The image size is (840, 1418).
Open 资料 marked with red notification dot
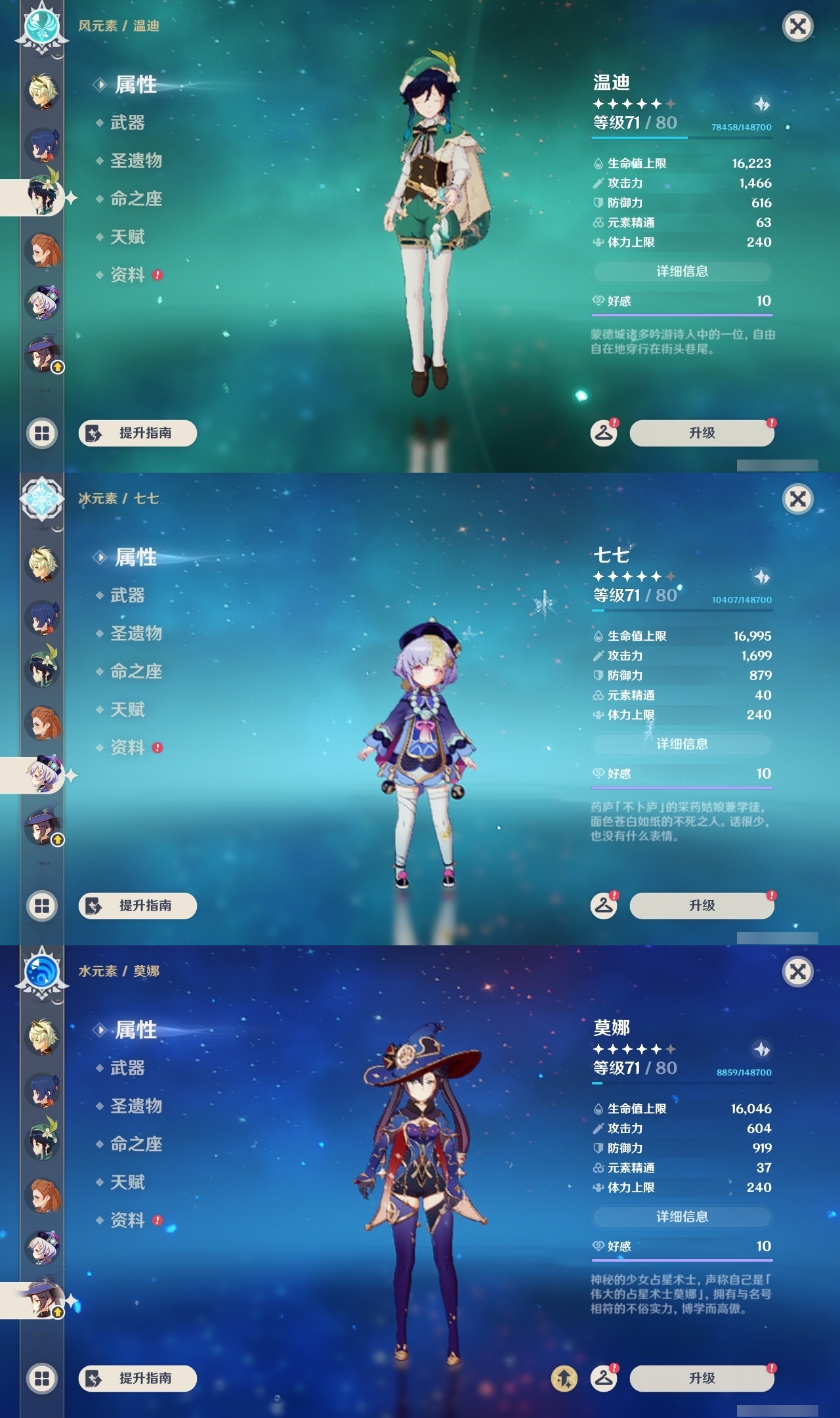(x=129, y=276)
